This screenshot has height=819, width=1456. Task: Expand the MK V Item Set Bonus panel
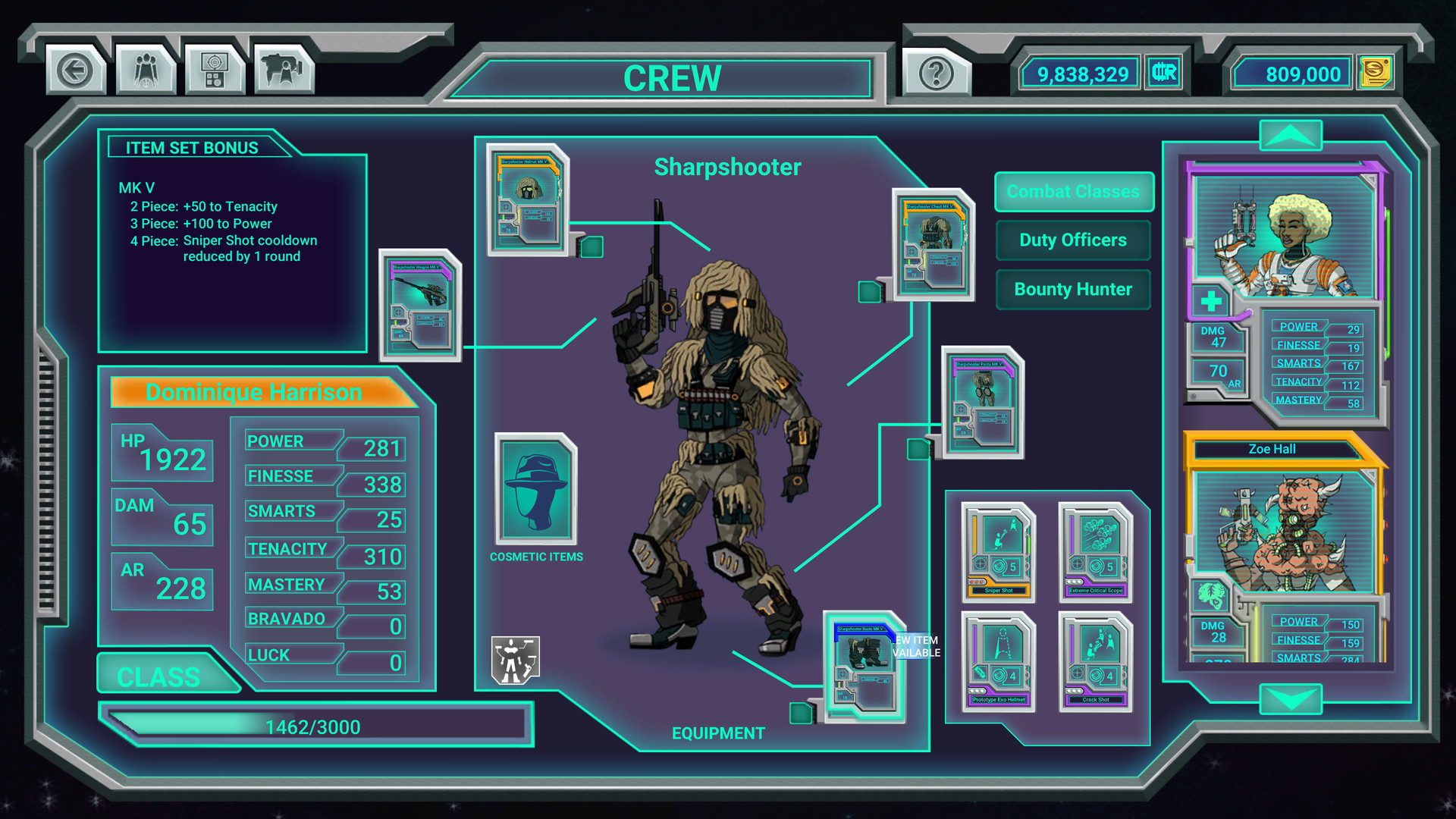pyautogui.click(x=231, y=243)
